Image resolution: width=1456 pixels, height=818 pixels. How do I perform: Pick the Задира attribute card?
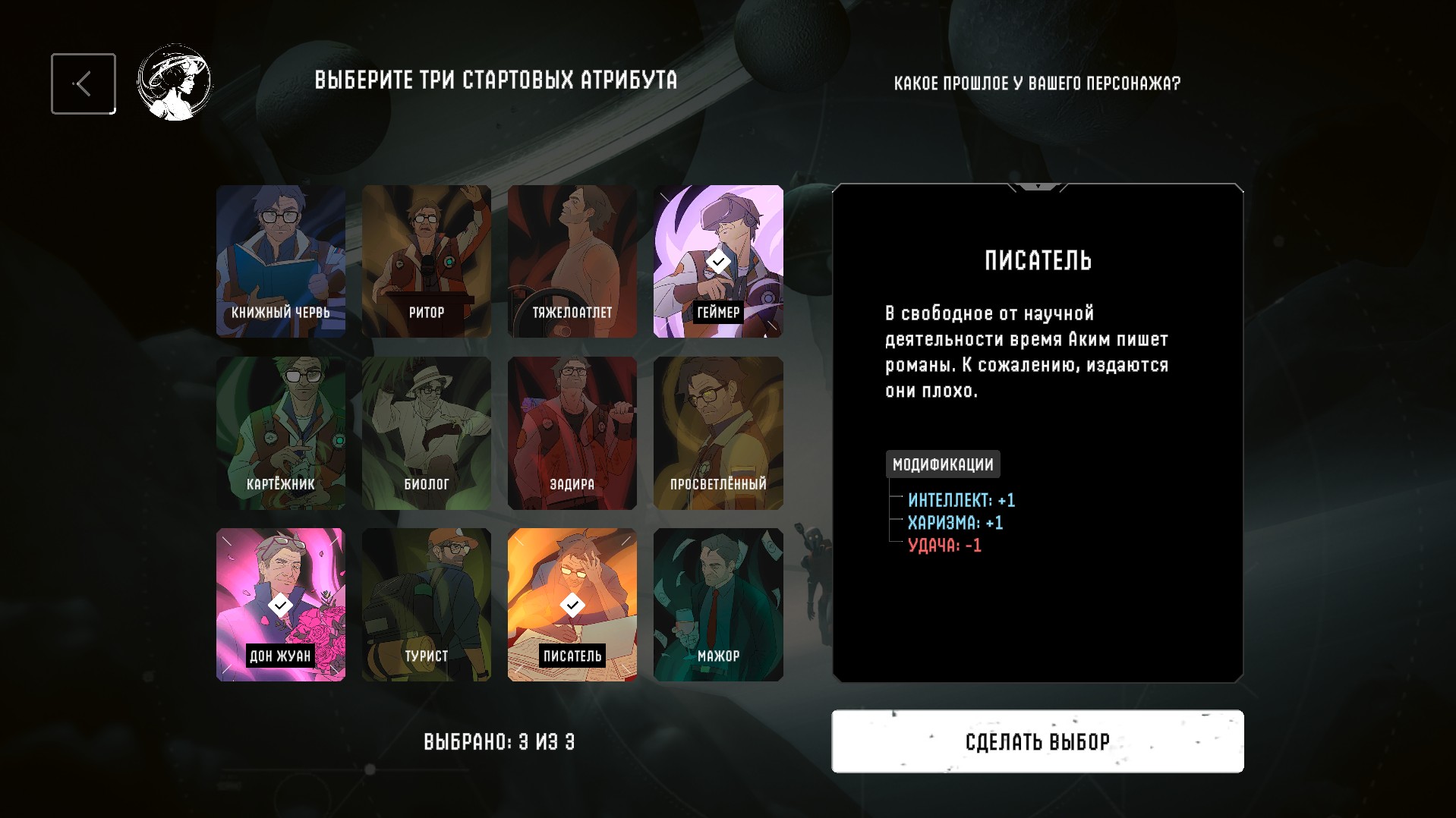tap(572, 433)
